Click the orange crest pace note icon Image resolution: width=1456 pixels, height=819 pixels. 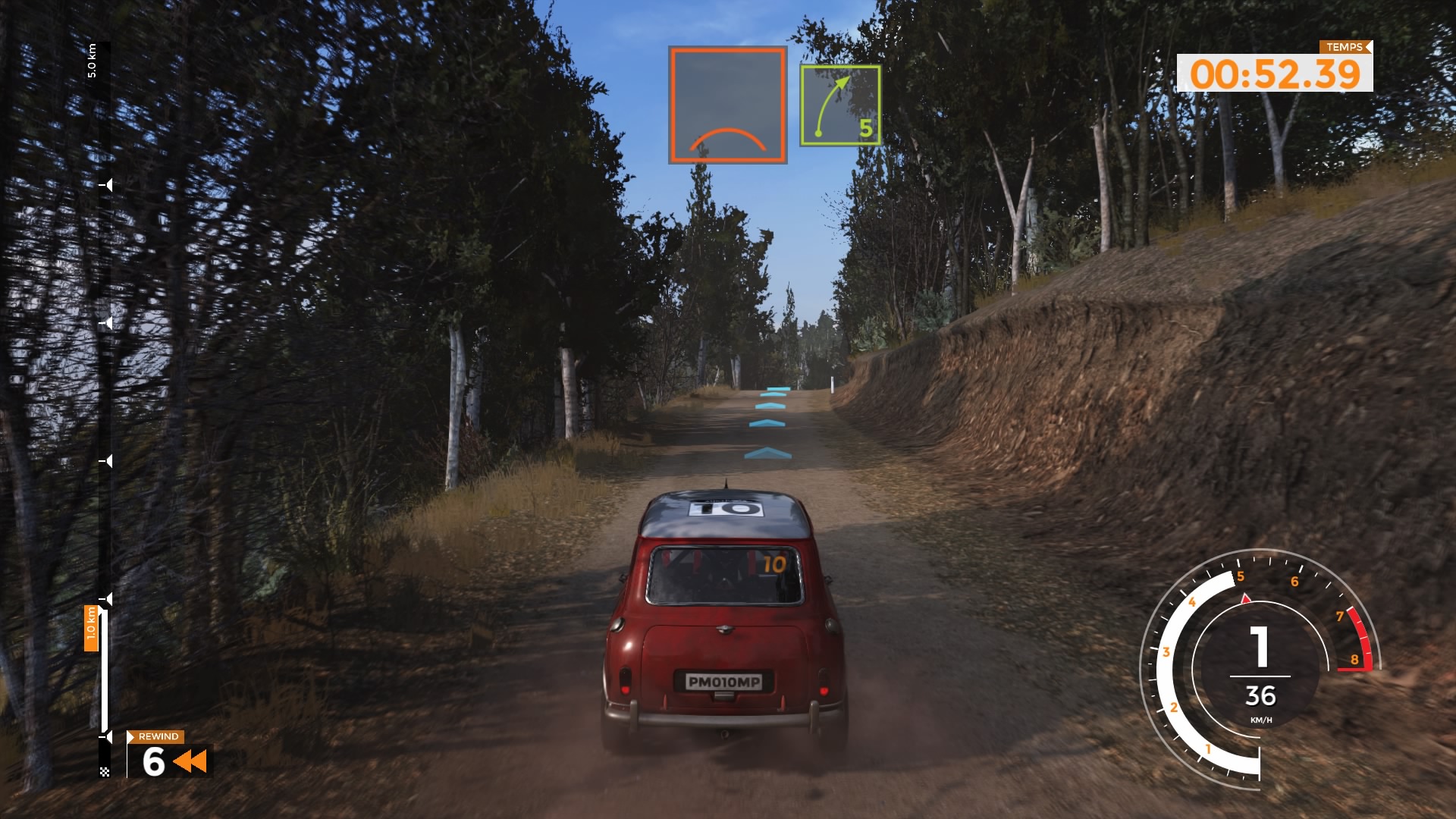pyautogui.click(x=727, y=105)
